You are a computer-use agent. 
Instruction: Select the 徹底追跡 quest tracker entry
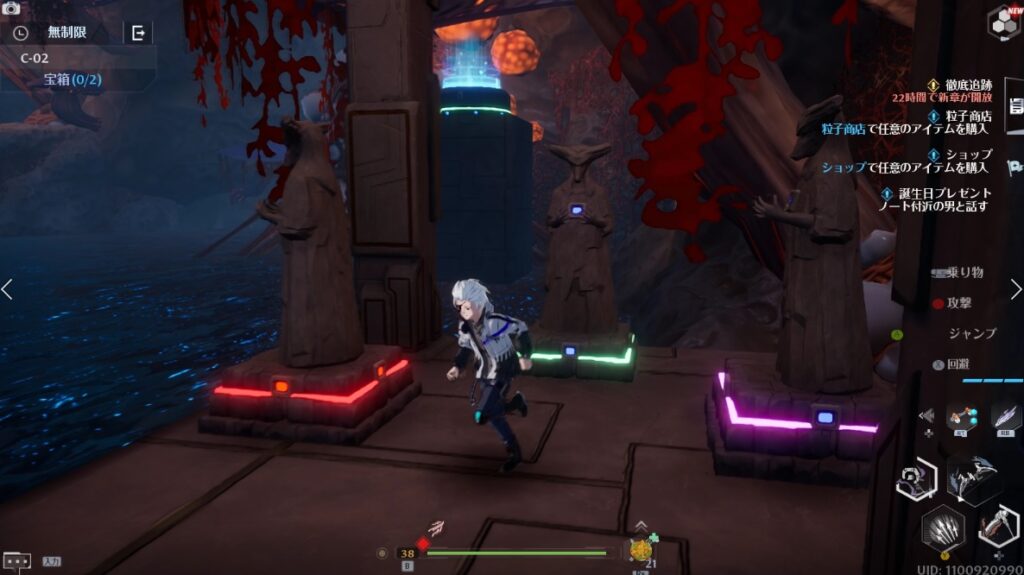point(959,86)
